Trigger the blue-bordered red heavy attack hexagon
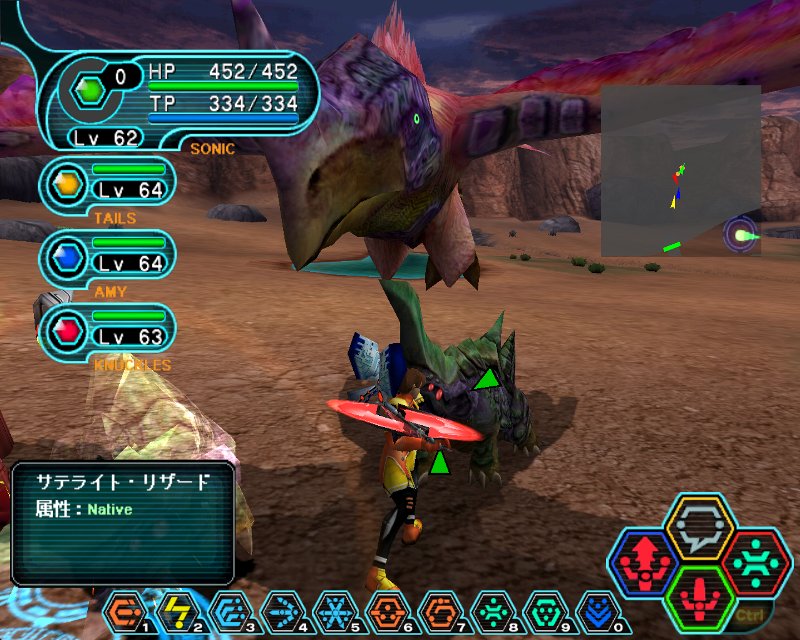 [x=645, y=562]
